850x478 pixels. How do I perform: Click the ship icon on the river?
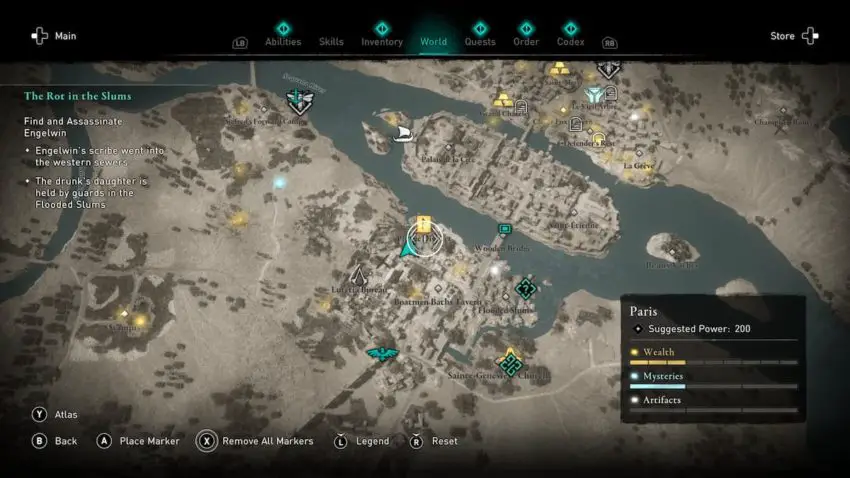click(404, 133)
